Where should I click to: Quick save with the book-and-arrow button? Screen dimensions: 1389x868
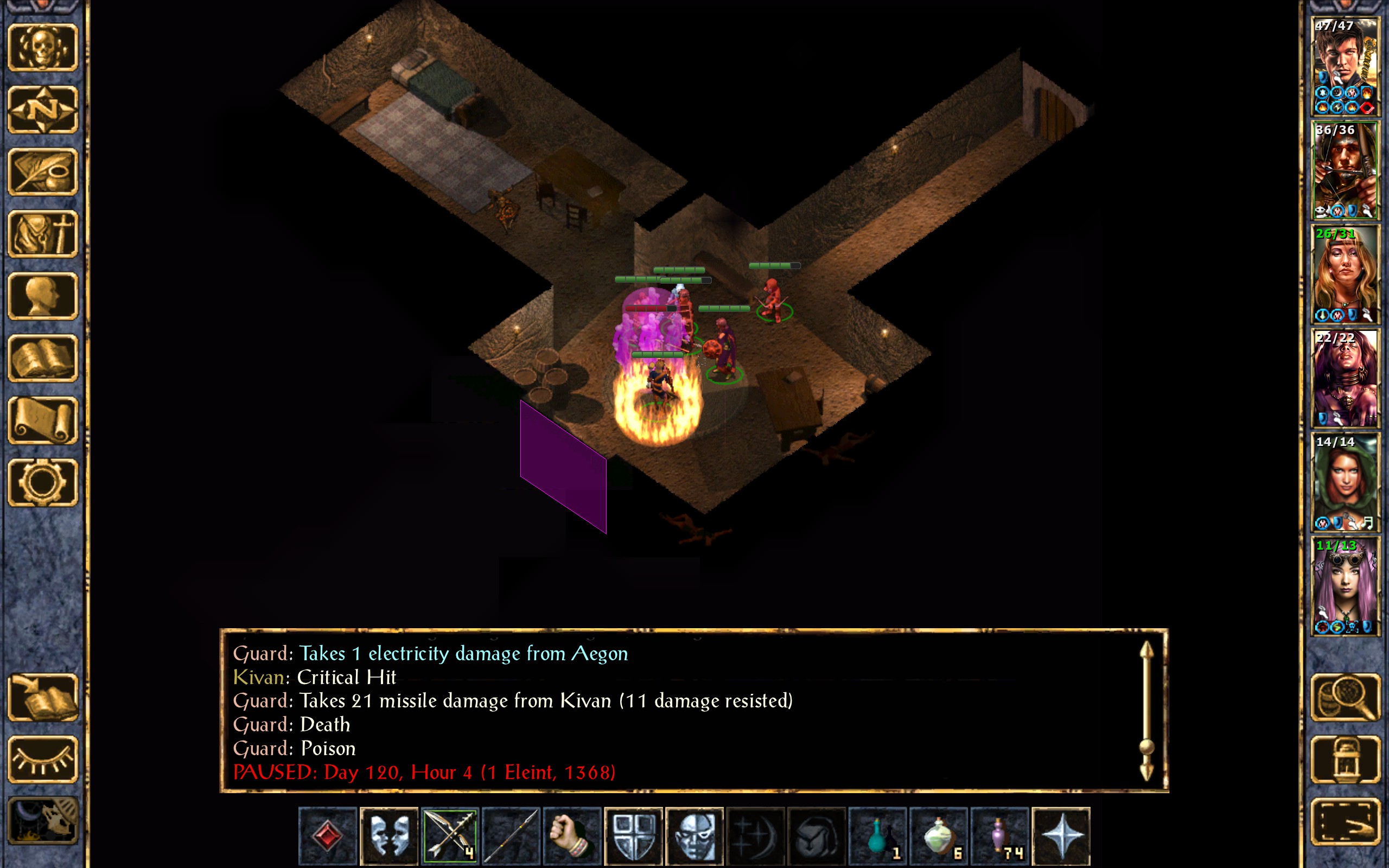click(42, 698)
